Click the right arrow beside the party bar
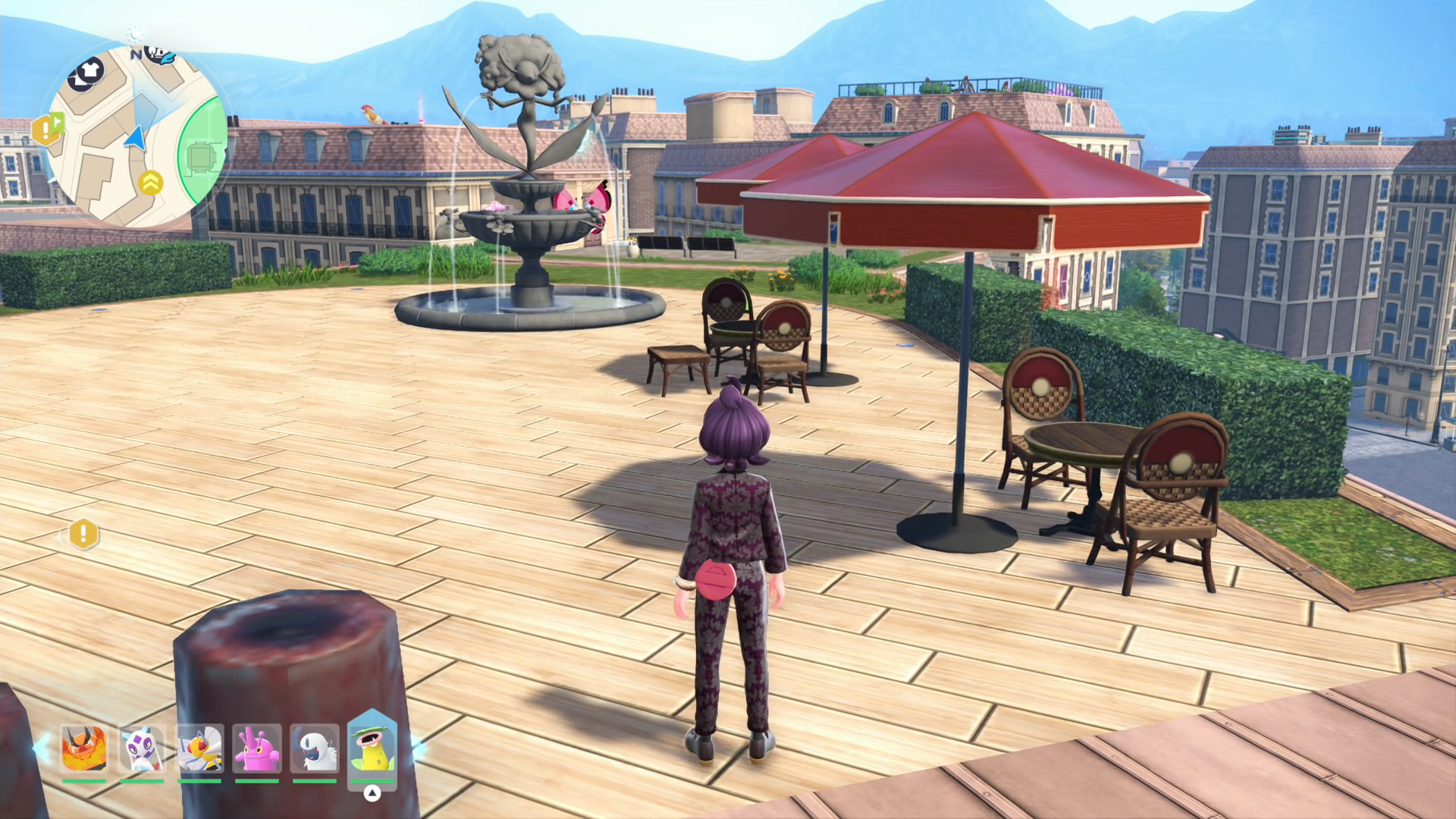 (418, 748)
